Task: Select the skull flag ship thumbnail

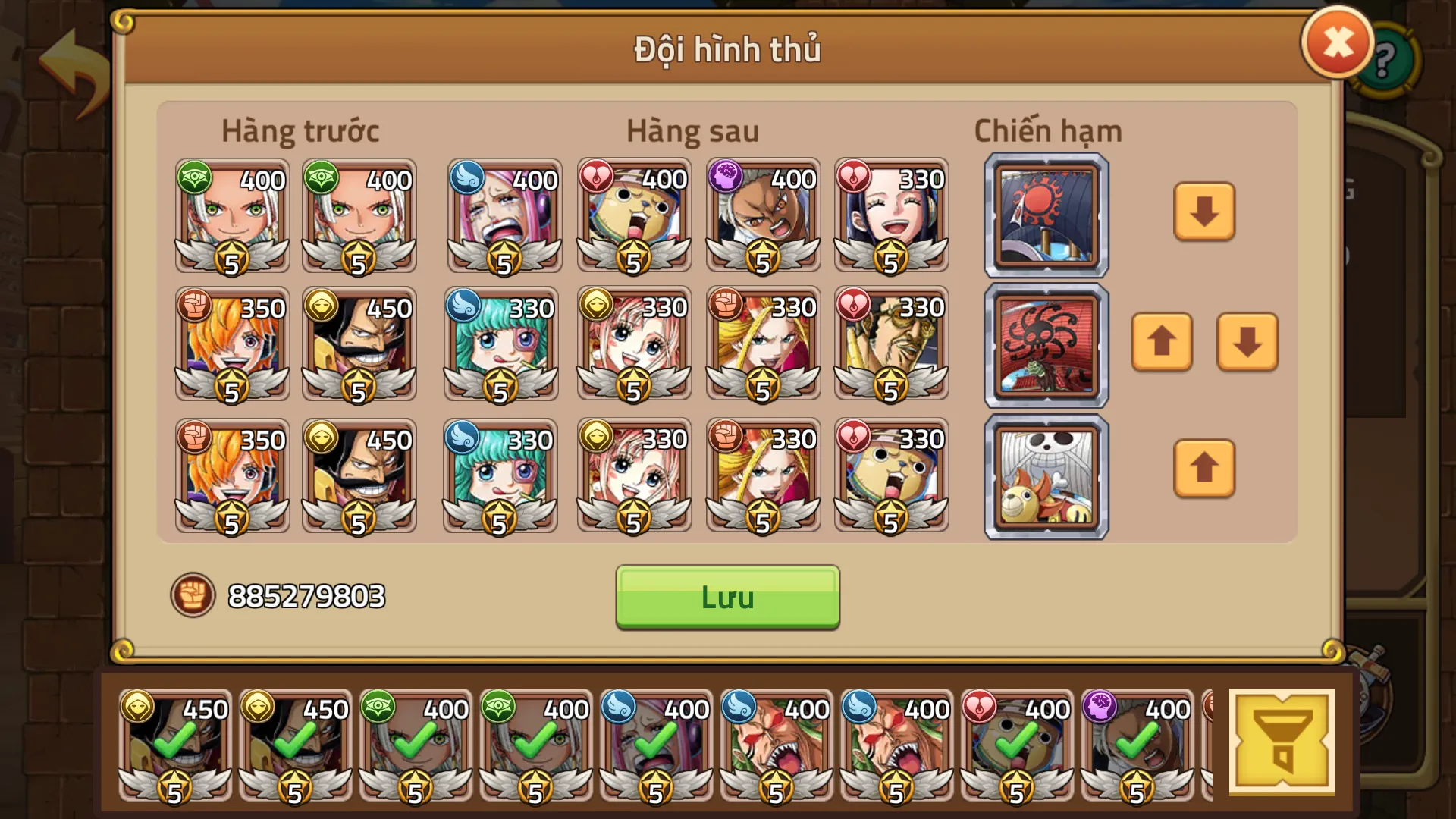Action: click(1045, 475)
